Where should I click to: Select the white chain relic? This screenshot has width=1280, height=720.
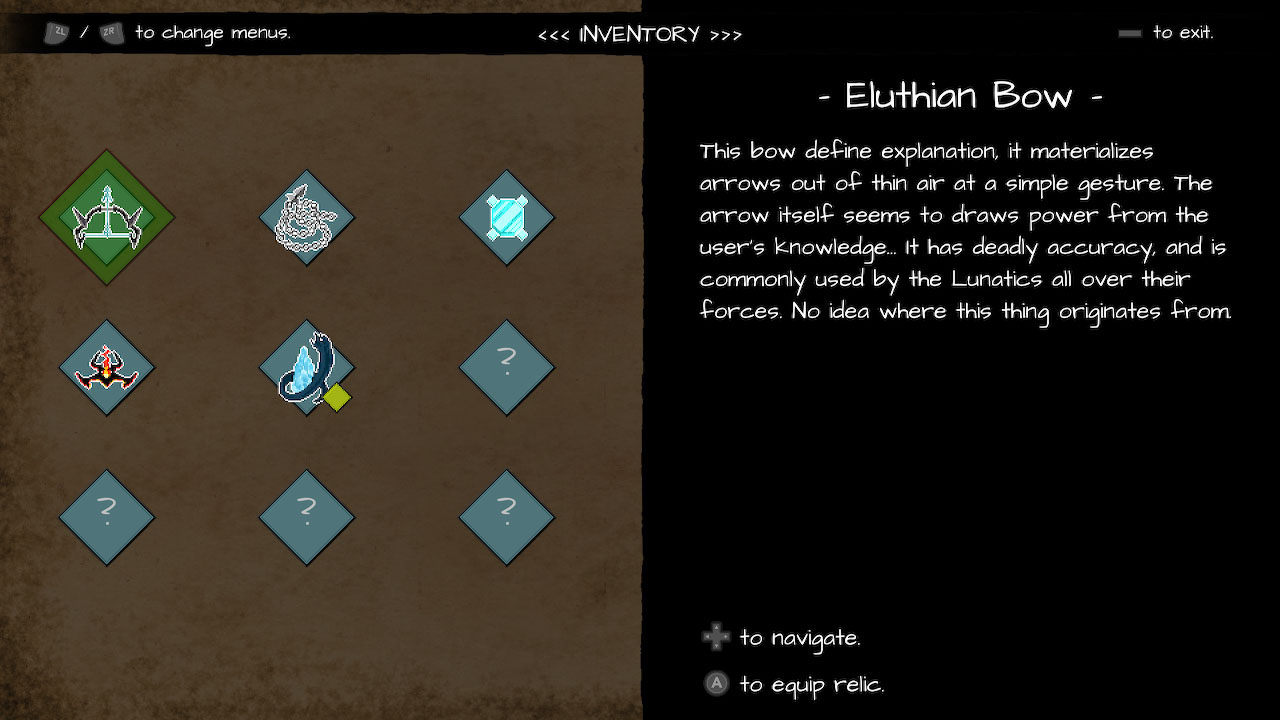[307, 217]
